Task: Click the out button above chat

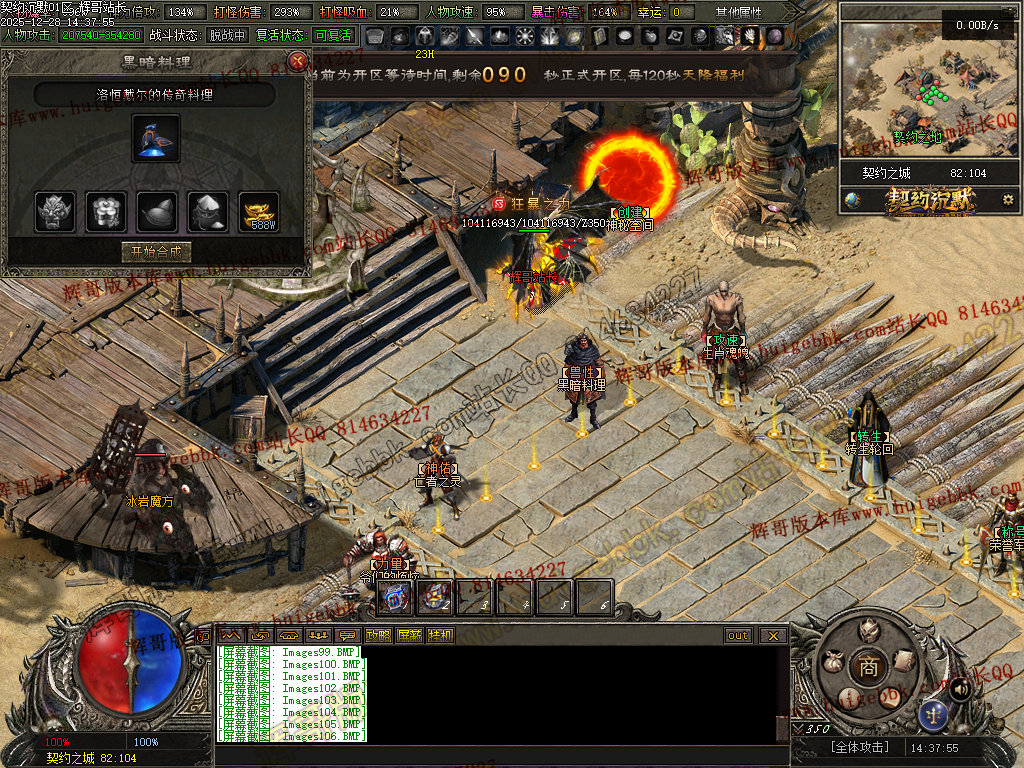Action: pos(738,635)
